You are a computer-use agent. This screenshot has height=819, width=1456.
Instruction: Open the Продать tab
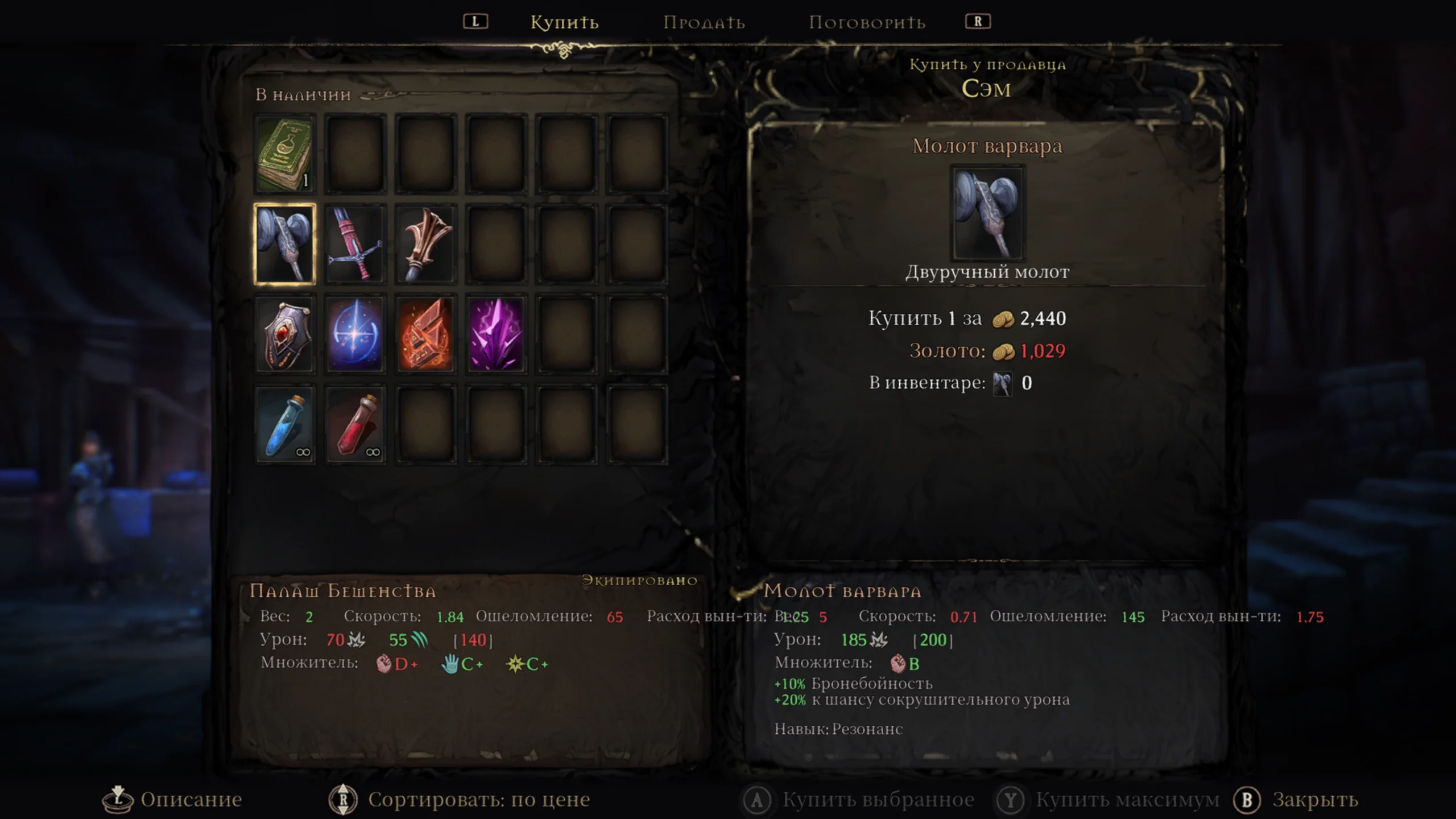704,23
